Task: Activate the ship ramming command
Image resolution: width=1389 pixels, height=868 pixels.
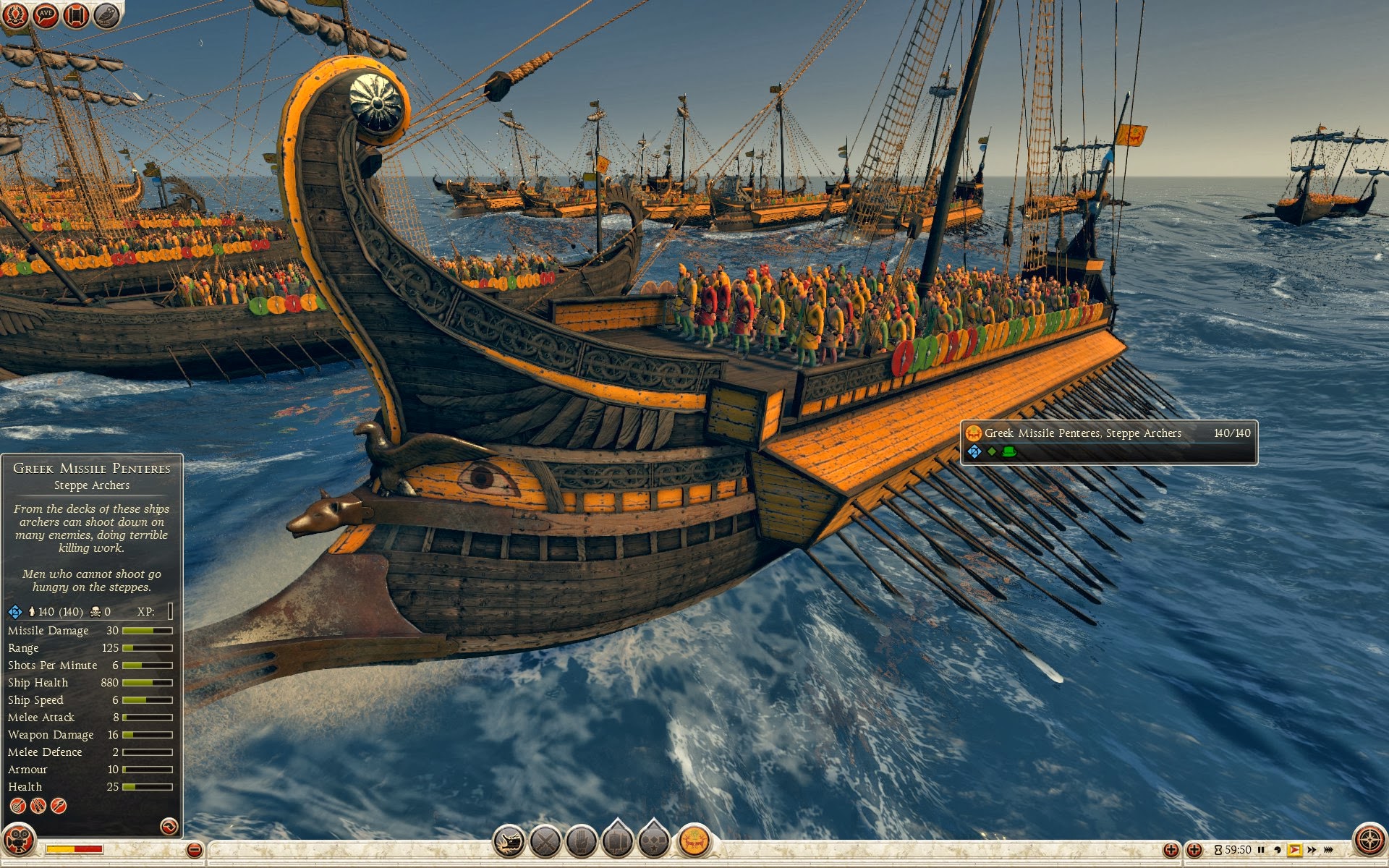Action: pos(509,841)
